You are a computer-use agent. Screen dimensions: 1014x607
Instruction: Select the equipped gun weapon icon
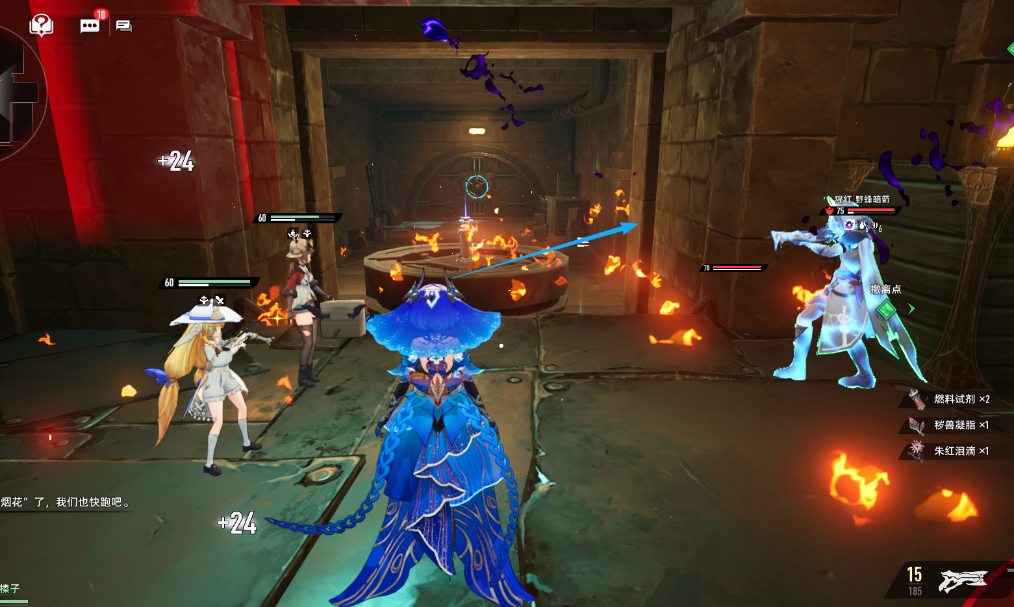962,580
